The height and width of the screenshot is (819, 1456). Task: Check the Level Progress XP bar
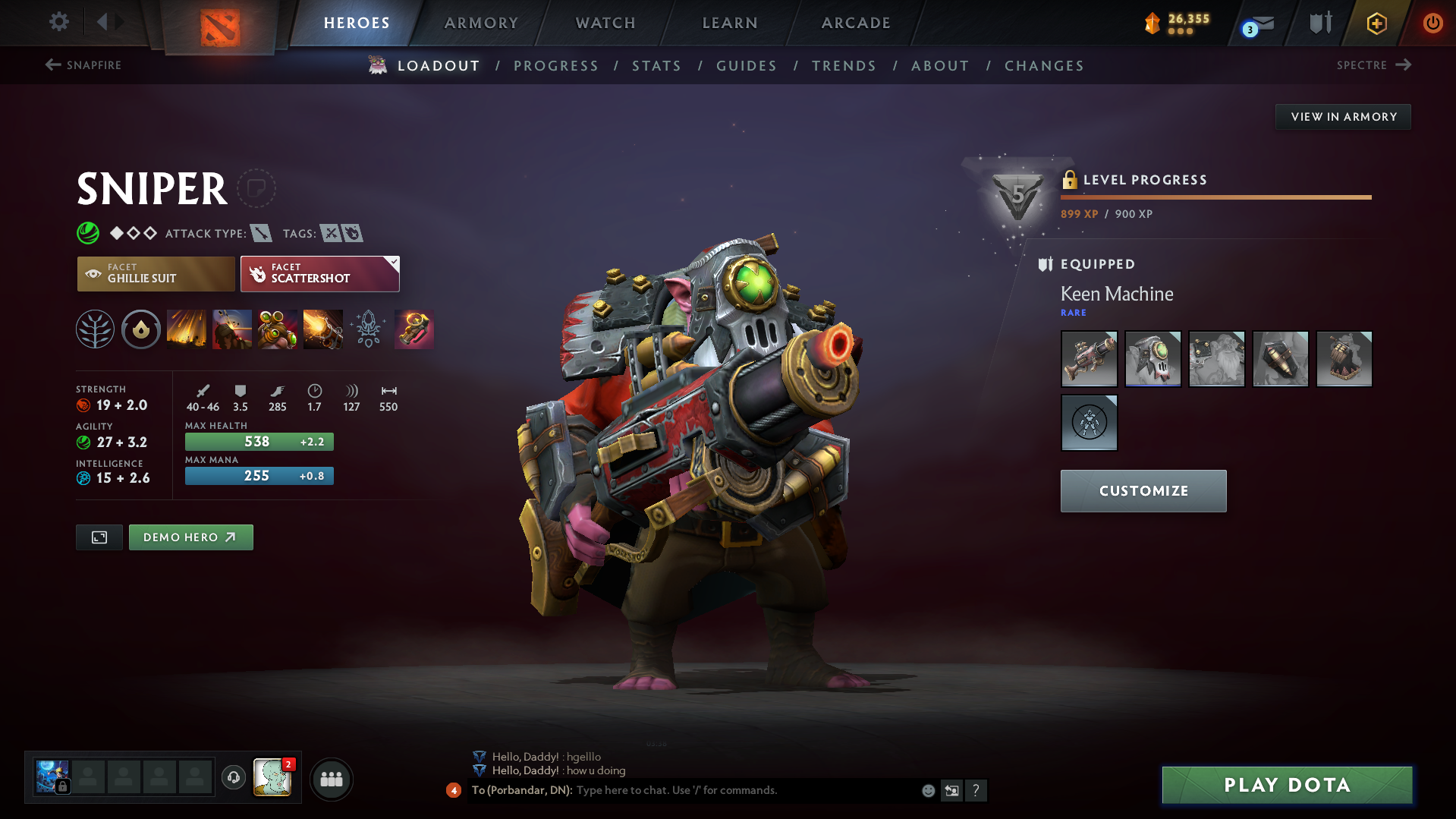click(x=1215, y=197)
